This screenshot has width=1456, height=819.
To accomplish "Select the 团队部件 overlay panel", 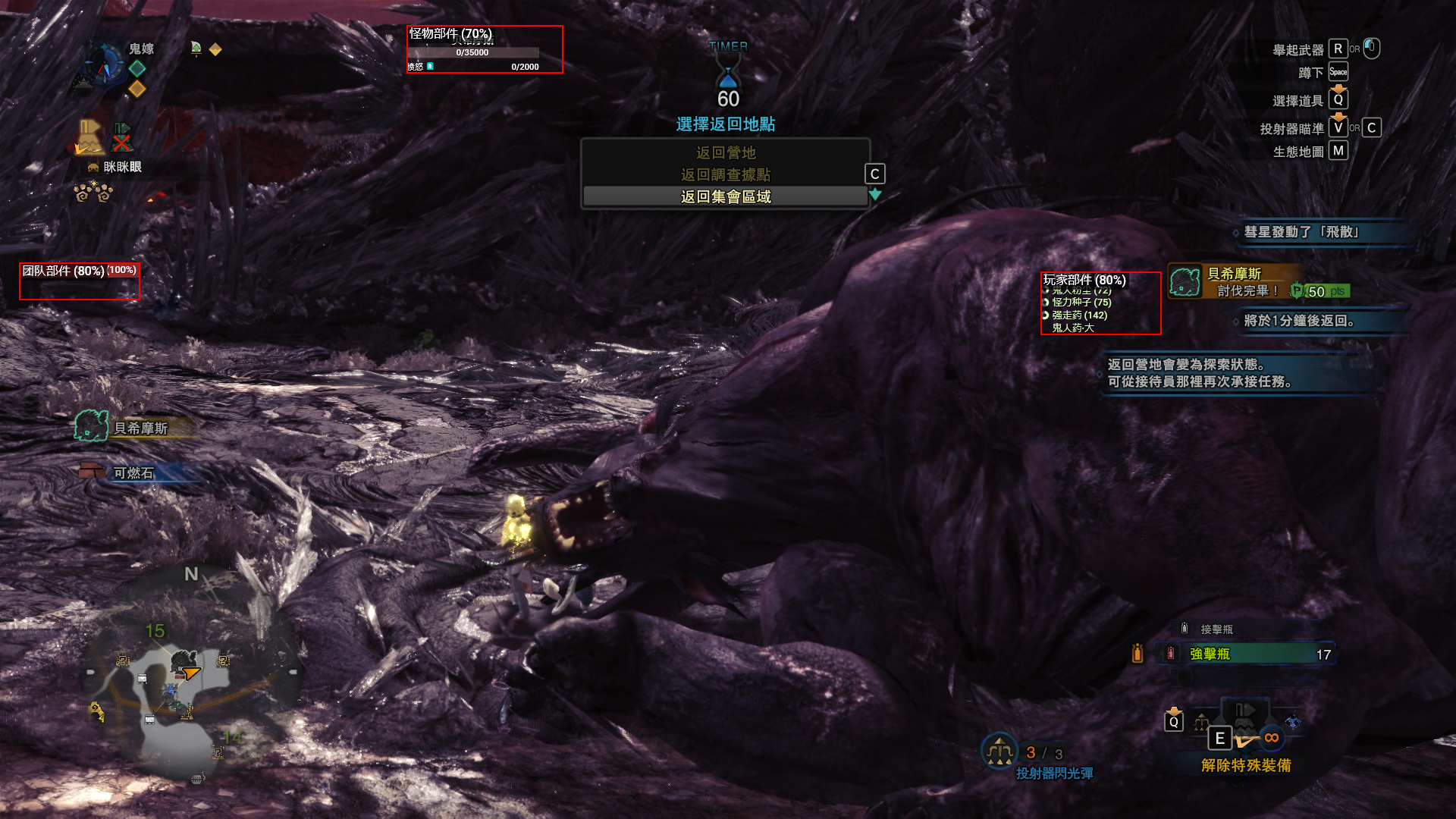I will (x=80, y=281).
